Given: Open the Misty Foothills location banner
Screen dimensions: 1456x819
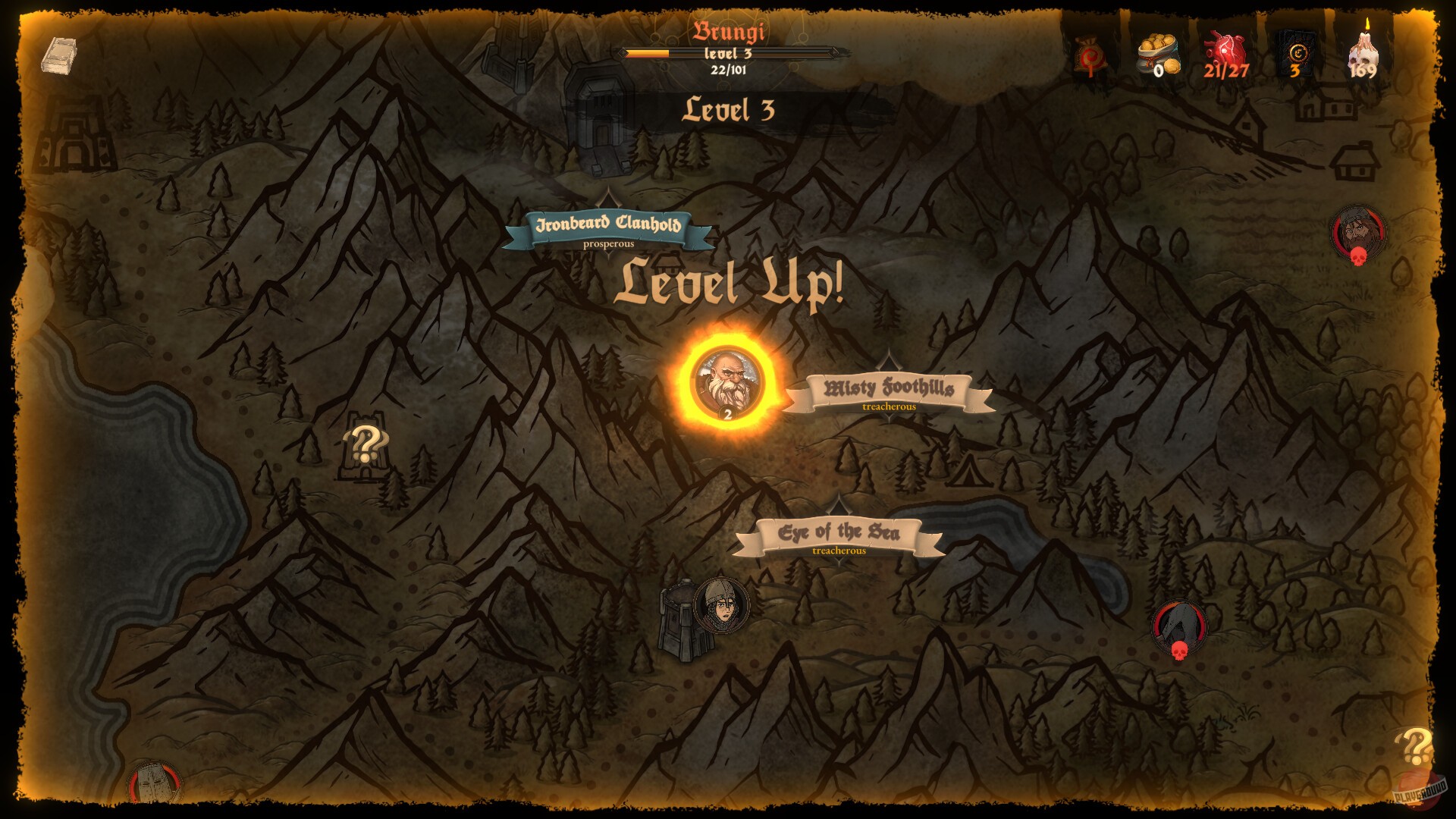Looking at the screenshot, I should coord(888,389).
